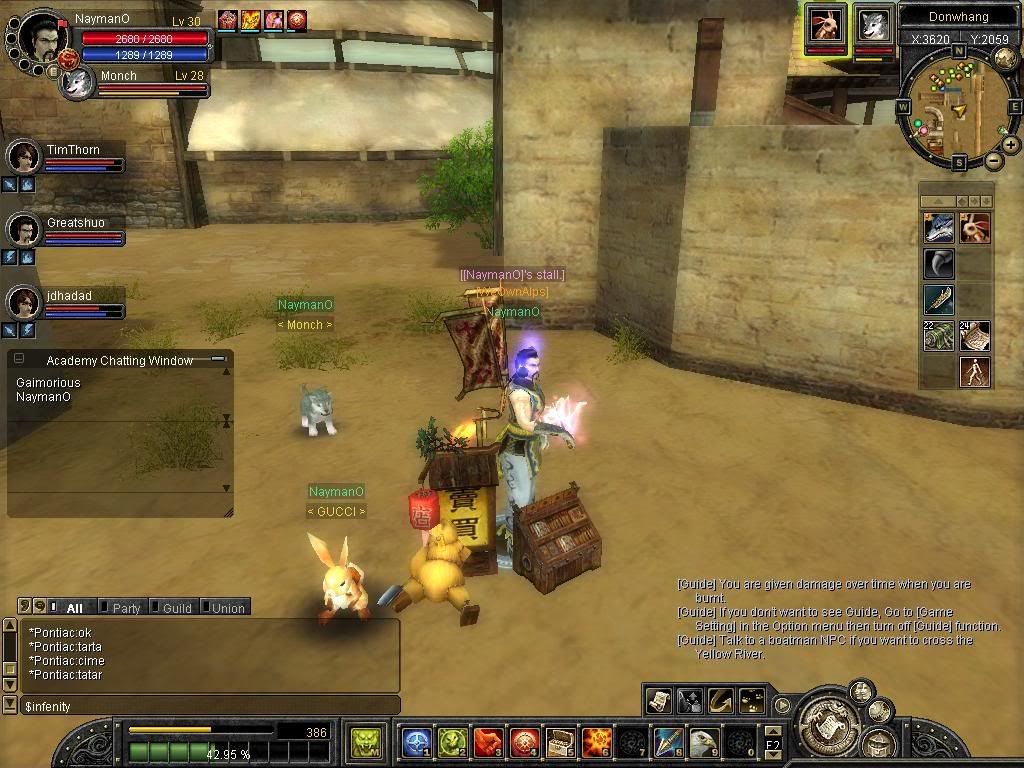
Task: Zoom in the minimap with plus button
Action: pyautogui.click(x=1011, y=145)
